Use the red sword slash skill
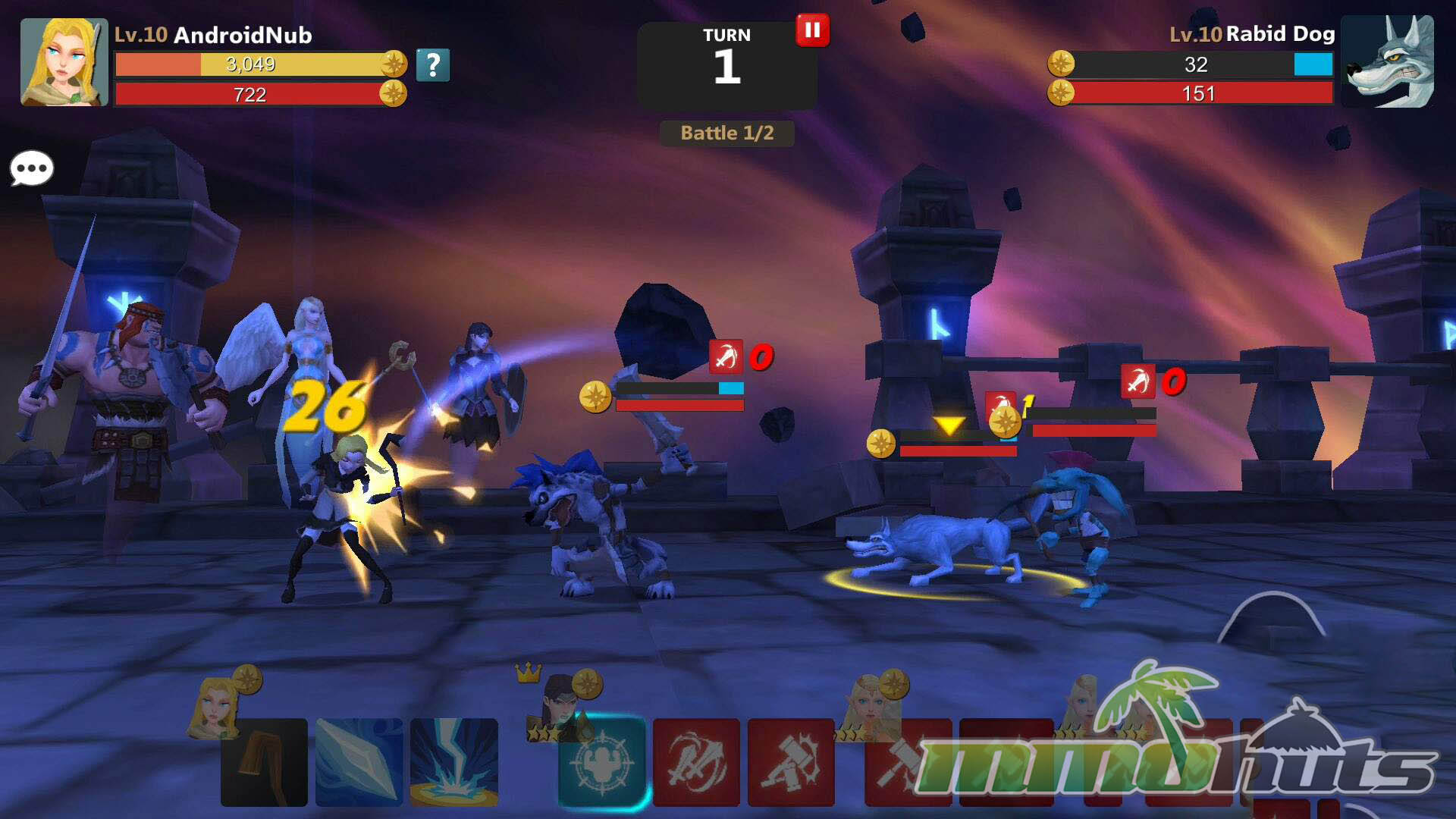The width and height of the screenshot is (1456, 819). (x=696, y=761)
